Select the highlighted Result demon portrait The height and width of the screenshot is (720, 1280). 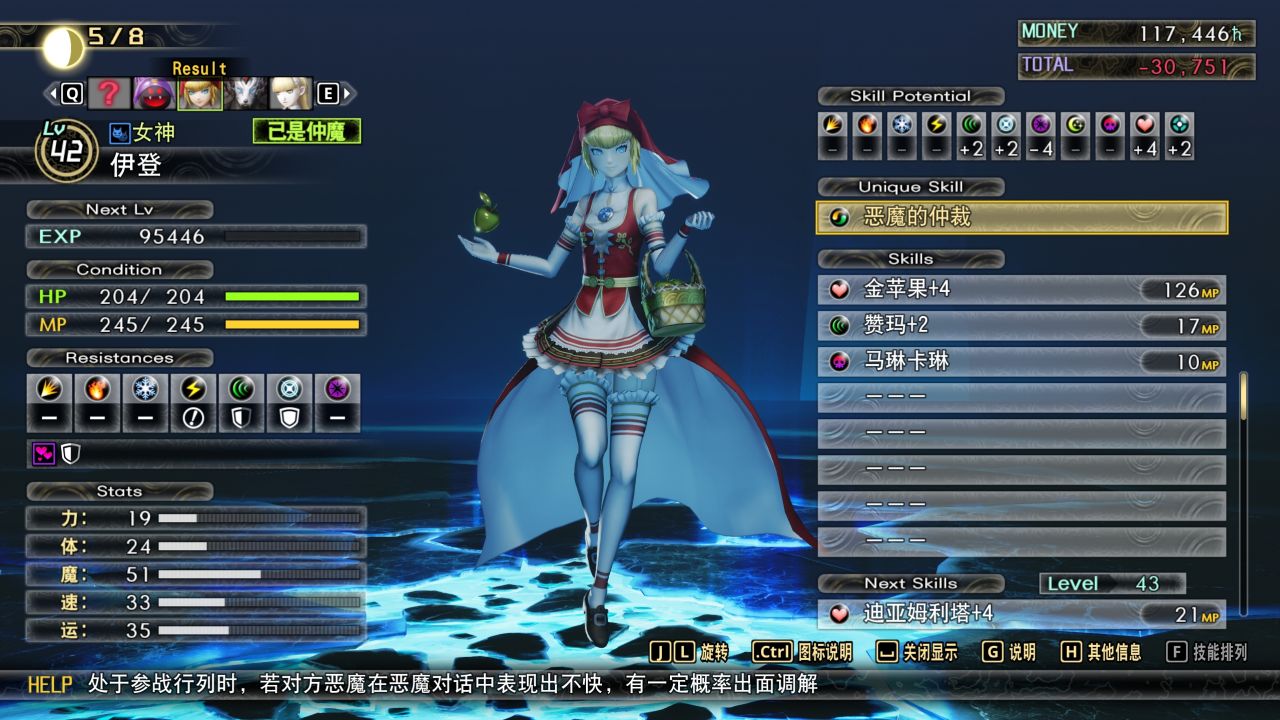[199, 94]
